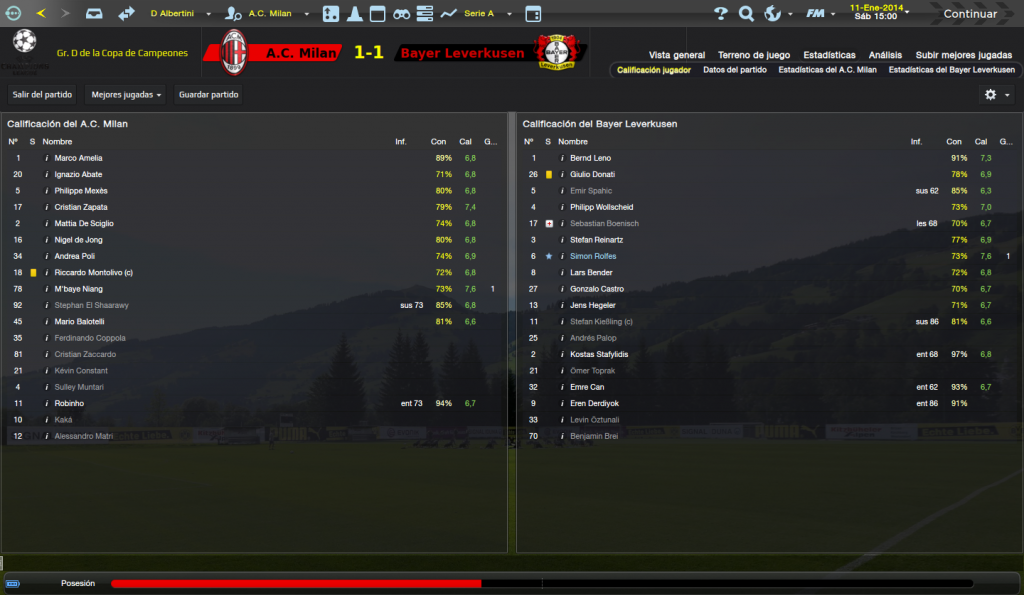Viewport: 1024px width, 595px height.
Task: Open the FM menu dropdown
Action: [819, 14]
